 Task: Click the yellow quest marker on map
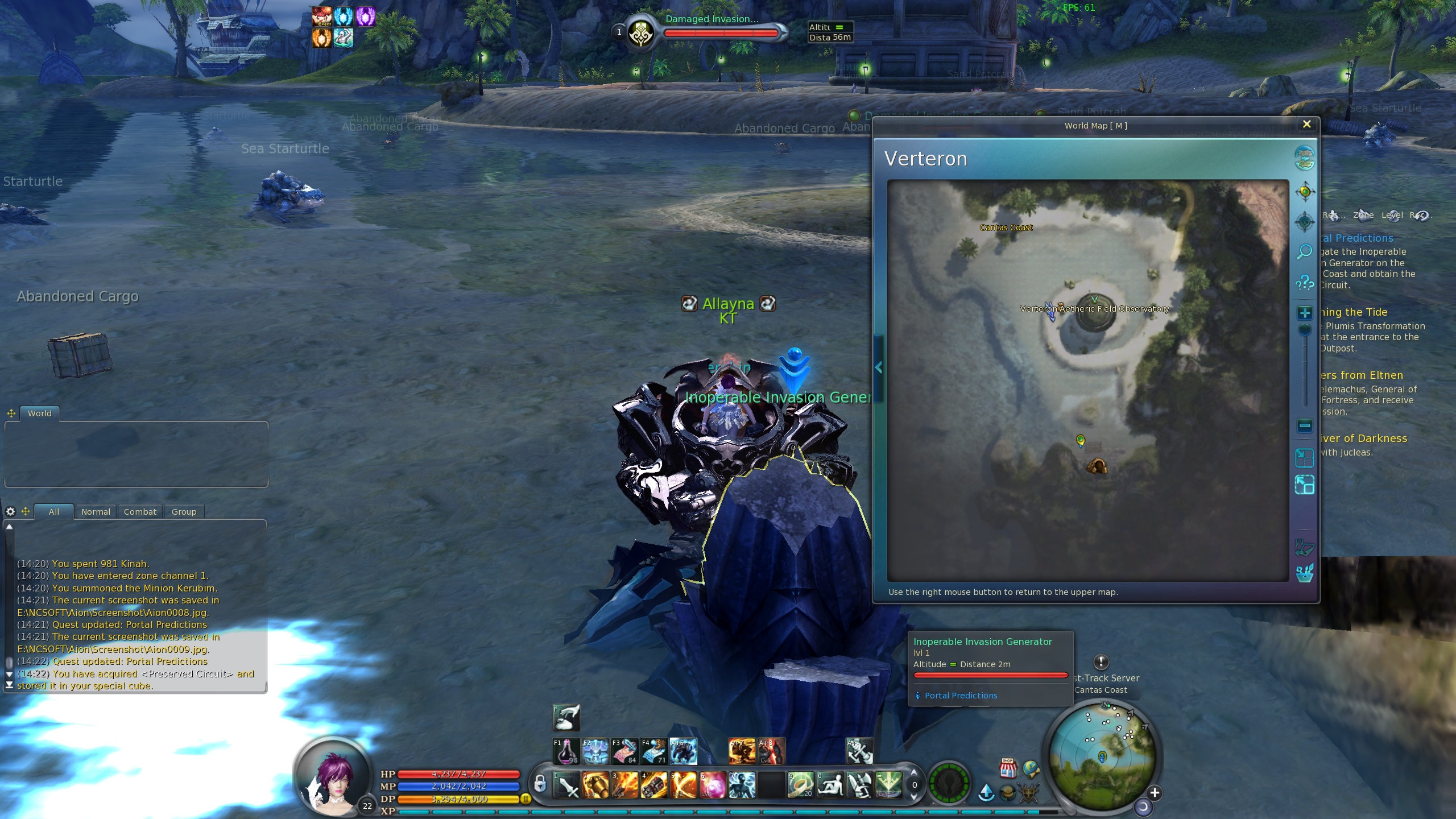(1080, 440)
